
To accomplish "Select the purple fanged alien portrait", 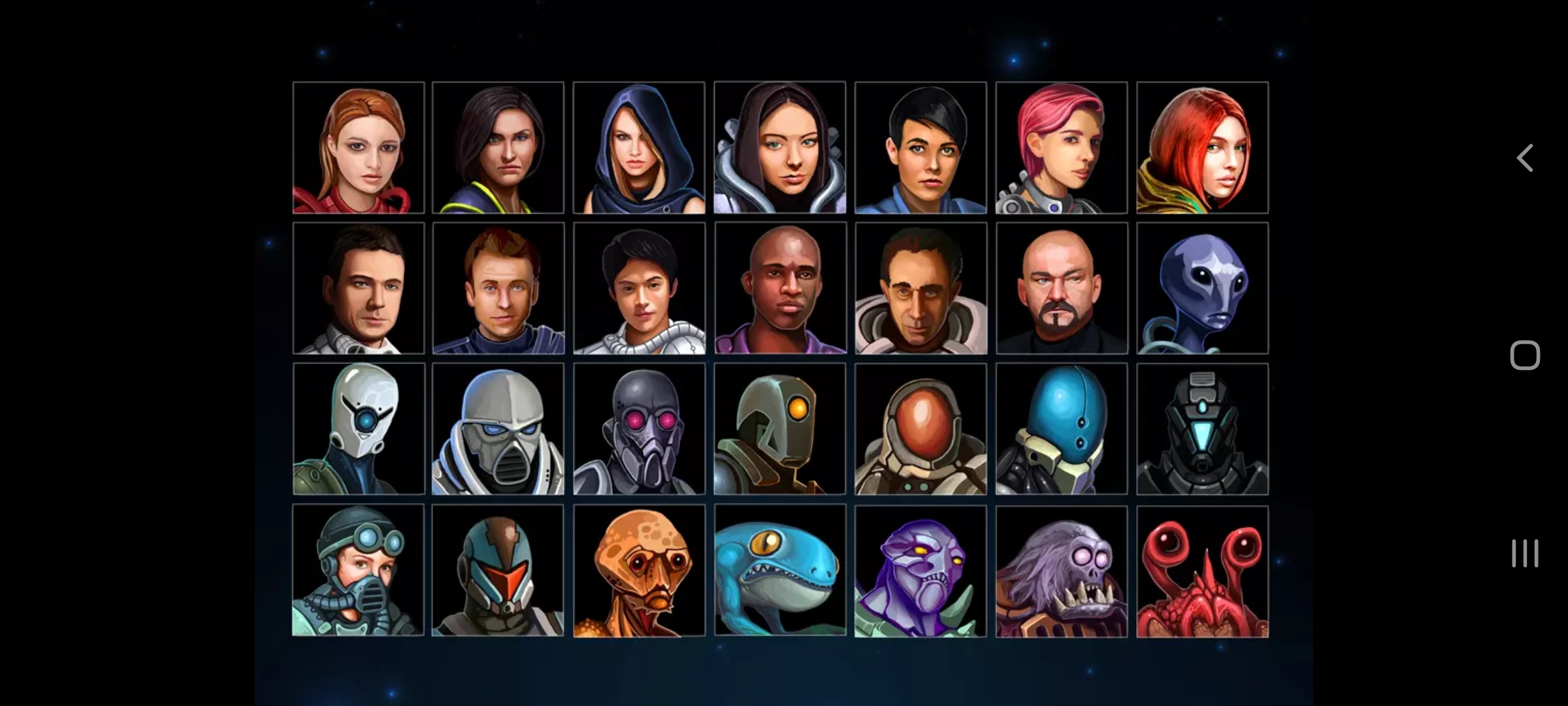I will [x=921, y=571].
